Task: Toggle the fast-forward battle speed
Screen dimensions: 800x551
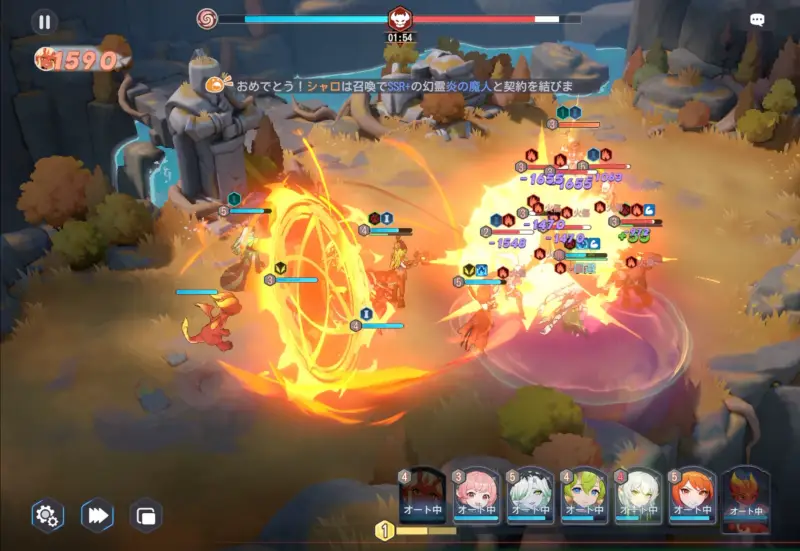Action: point(97,515)
